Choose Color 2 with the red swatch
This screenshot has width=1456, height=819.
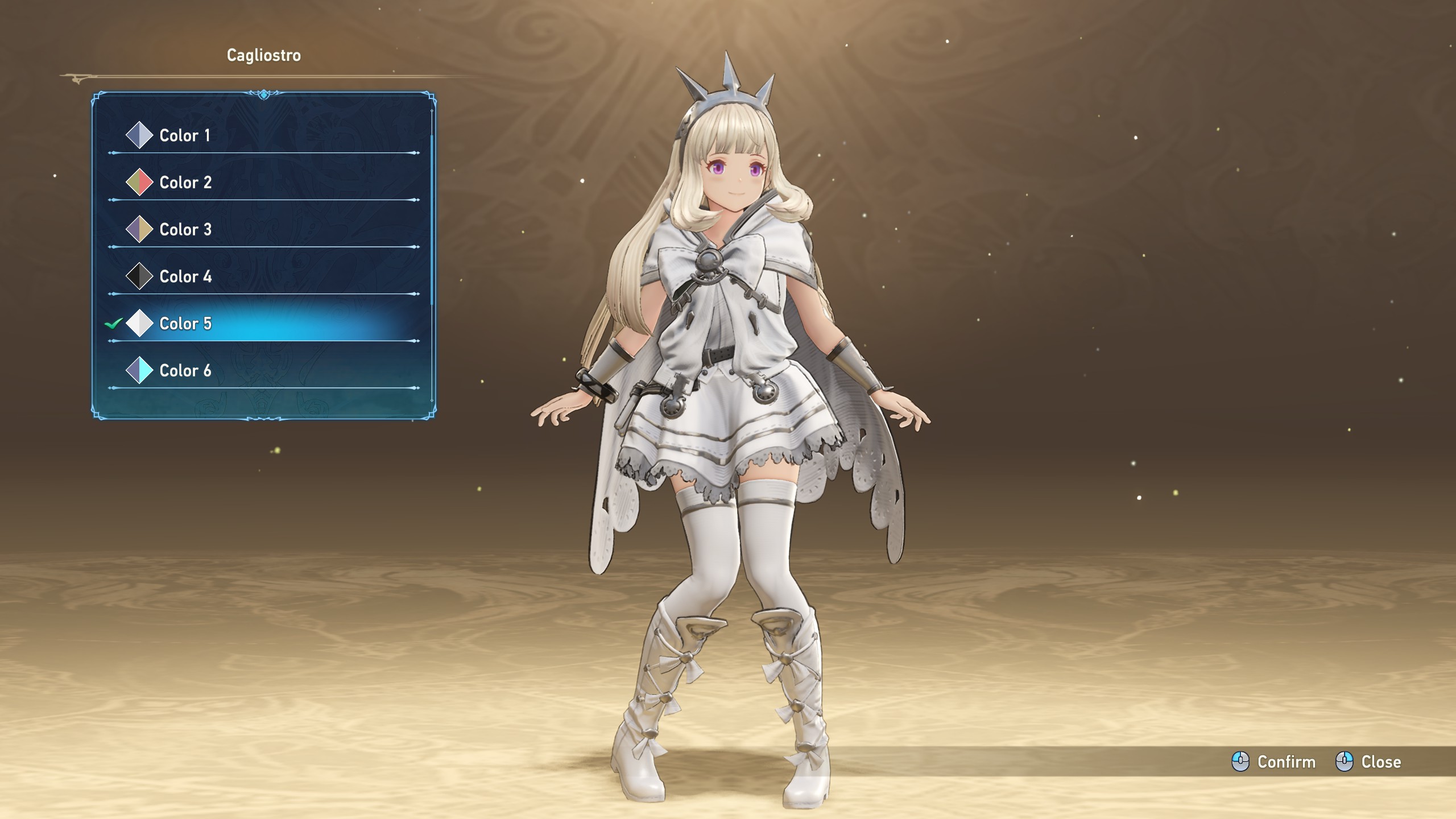click(185, 183)
